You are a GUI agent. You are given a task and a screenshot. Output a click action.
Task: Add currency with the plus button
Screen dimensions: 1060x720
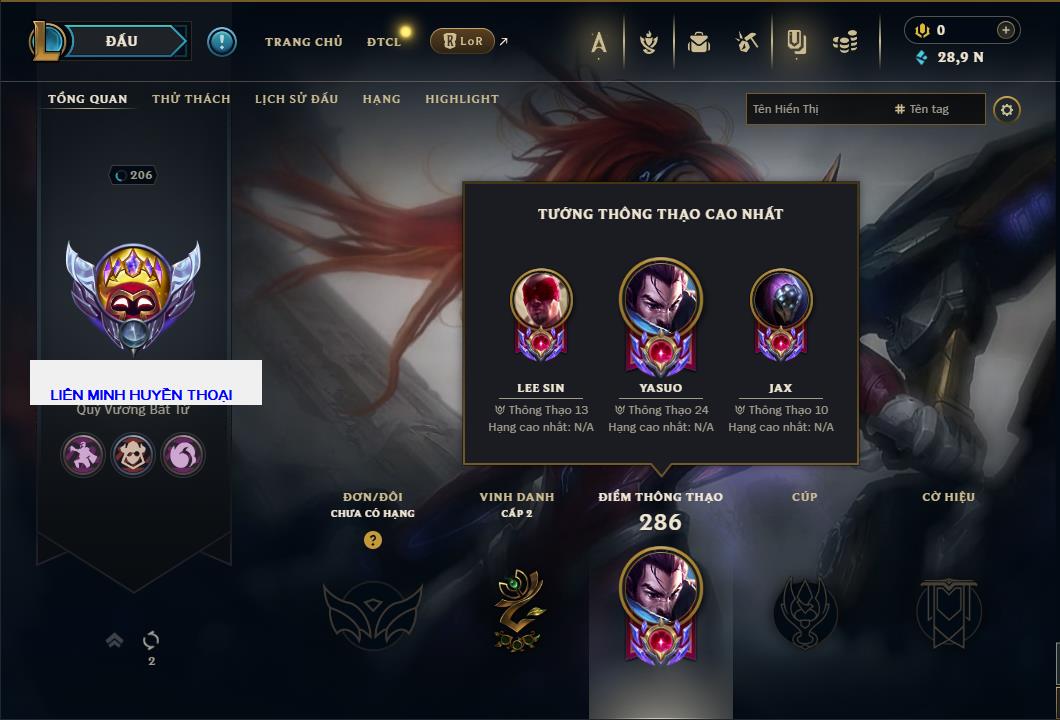point(1005,30)
